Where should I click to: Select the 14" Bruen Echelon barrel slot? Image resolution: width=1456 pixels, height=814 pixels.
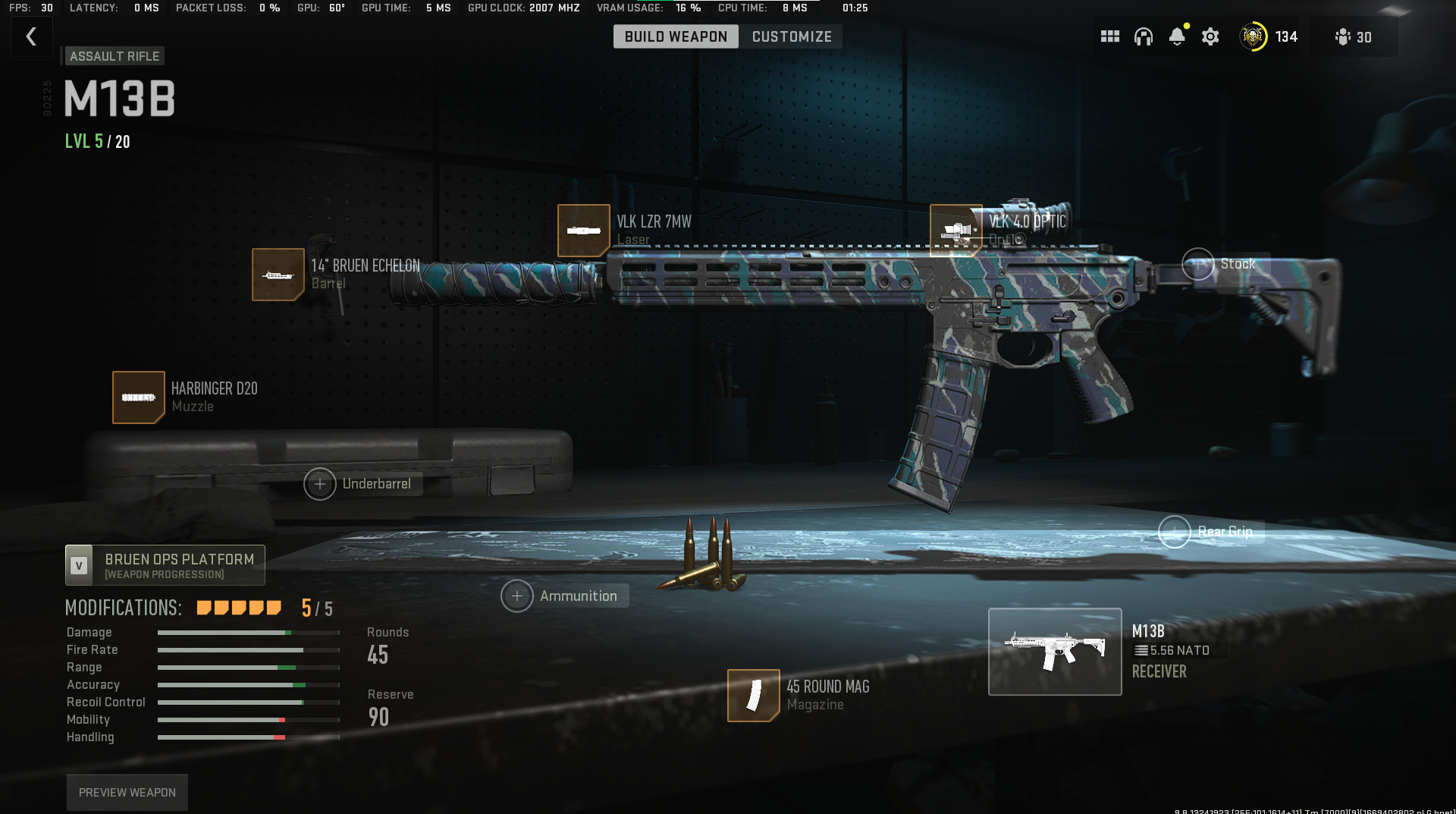click(x=278, y=275)
